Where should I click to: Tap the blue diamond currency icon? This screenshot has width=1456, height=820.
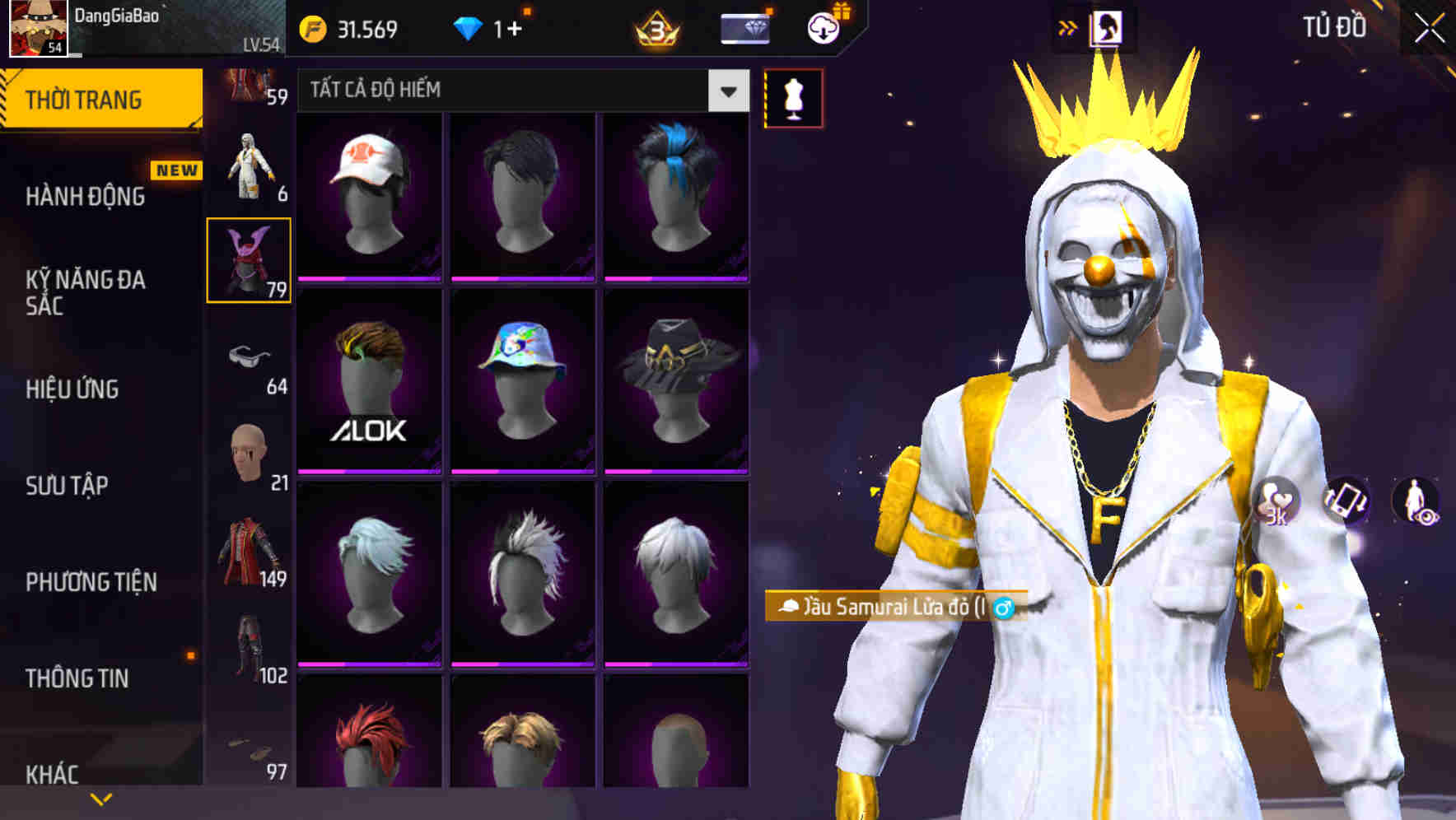pyautogui.click(x=466, y=26)
